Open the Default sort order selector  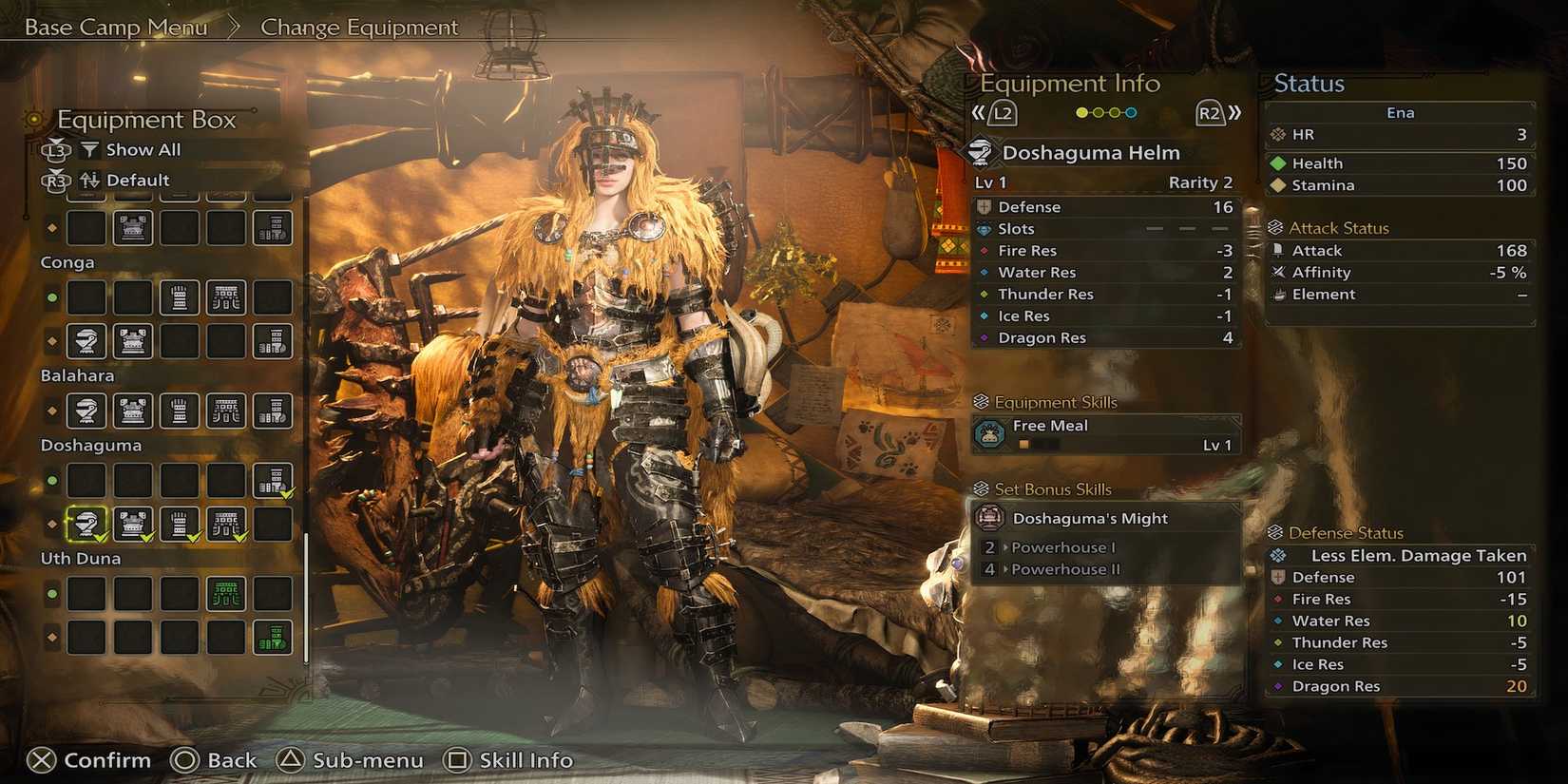click(138, 180)
